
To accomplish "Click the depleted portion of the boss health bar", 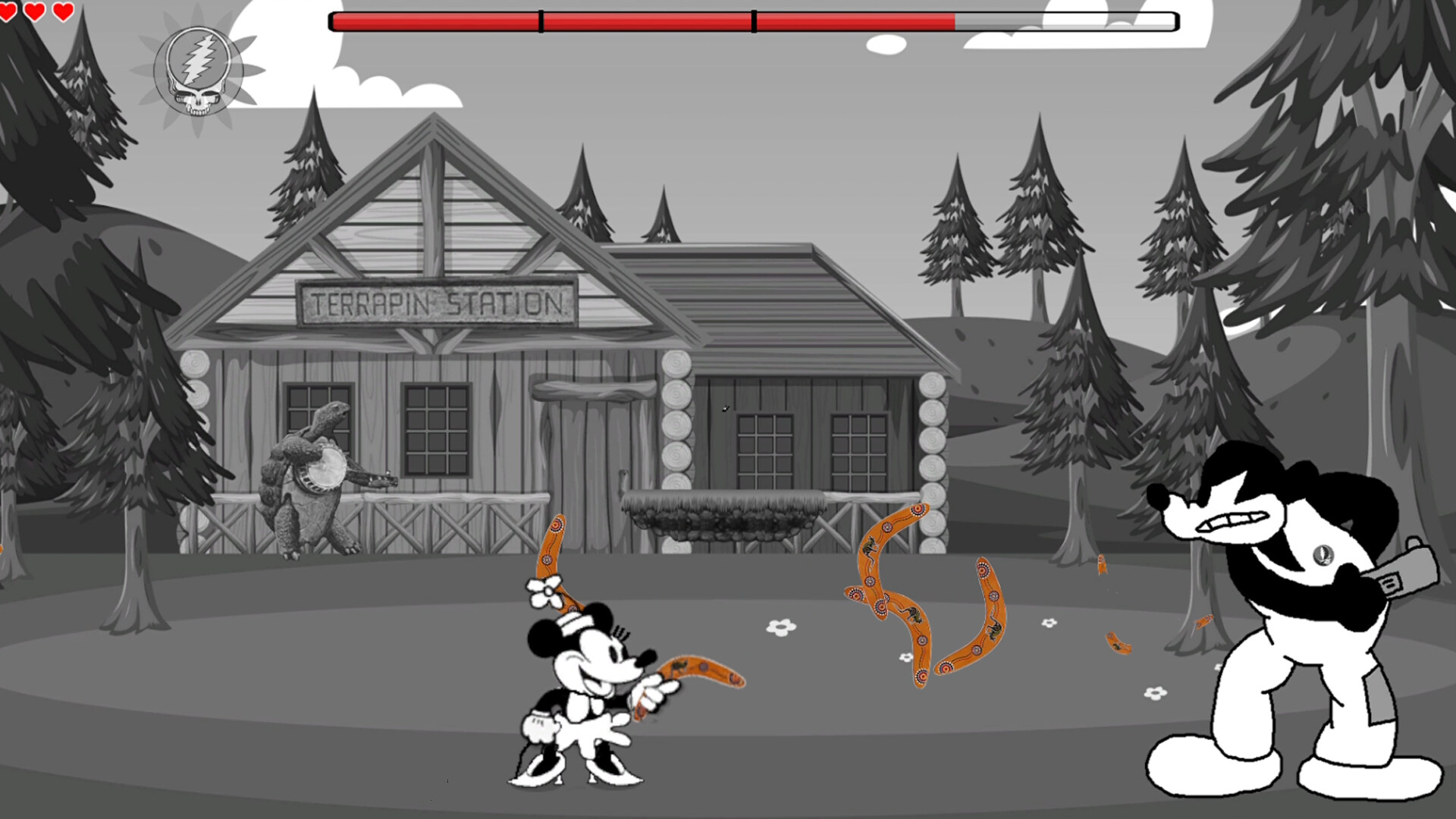I will click(x=1062, y=21).
